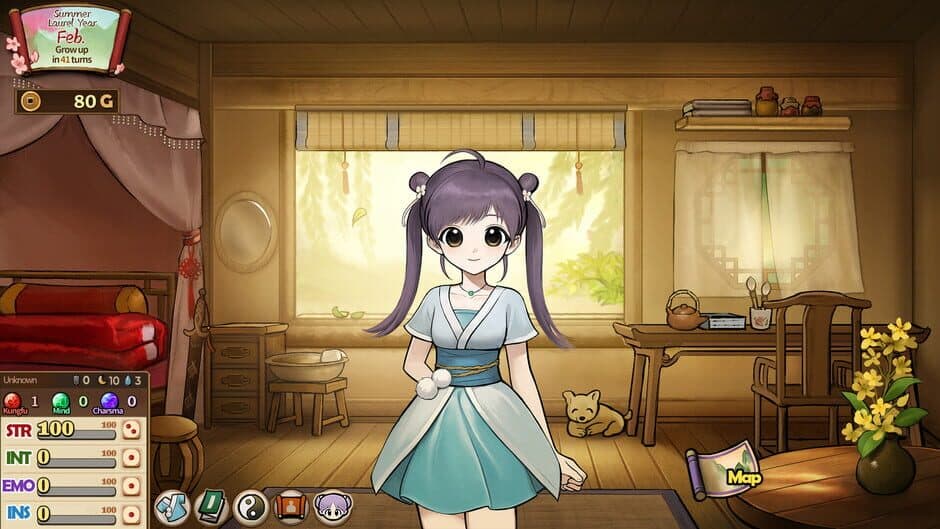Roll the dice next to STR
This screenshot has height=529, width=940.
(132, 431)
